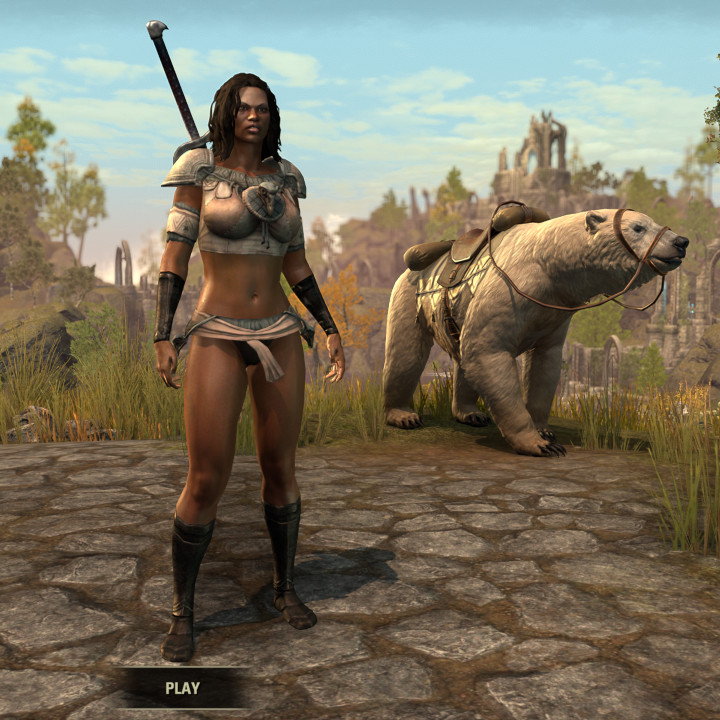
Task: Click the Play button
Action: click(182, 688)
